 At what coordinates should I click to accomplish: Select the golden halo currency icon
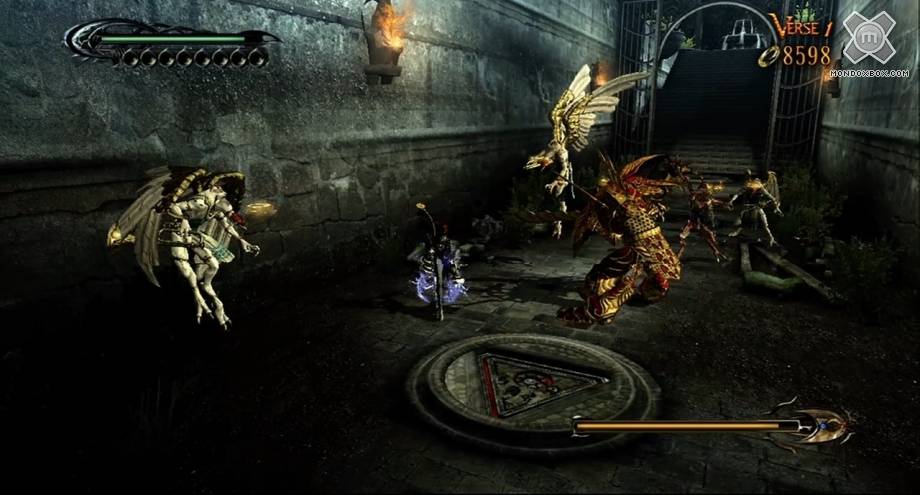[x=767, y=57]
